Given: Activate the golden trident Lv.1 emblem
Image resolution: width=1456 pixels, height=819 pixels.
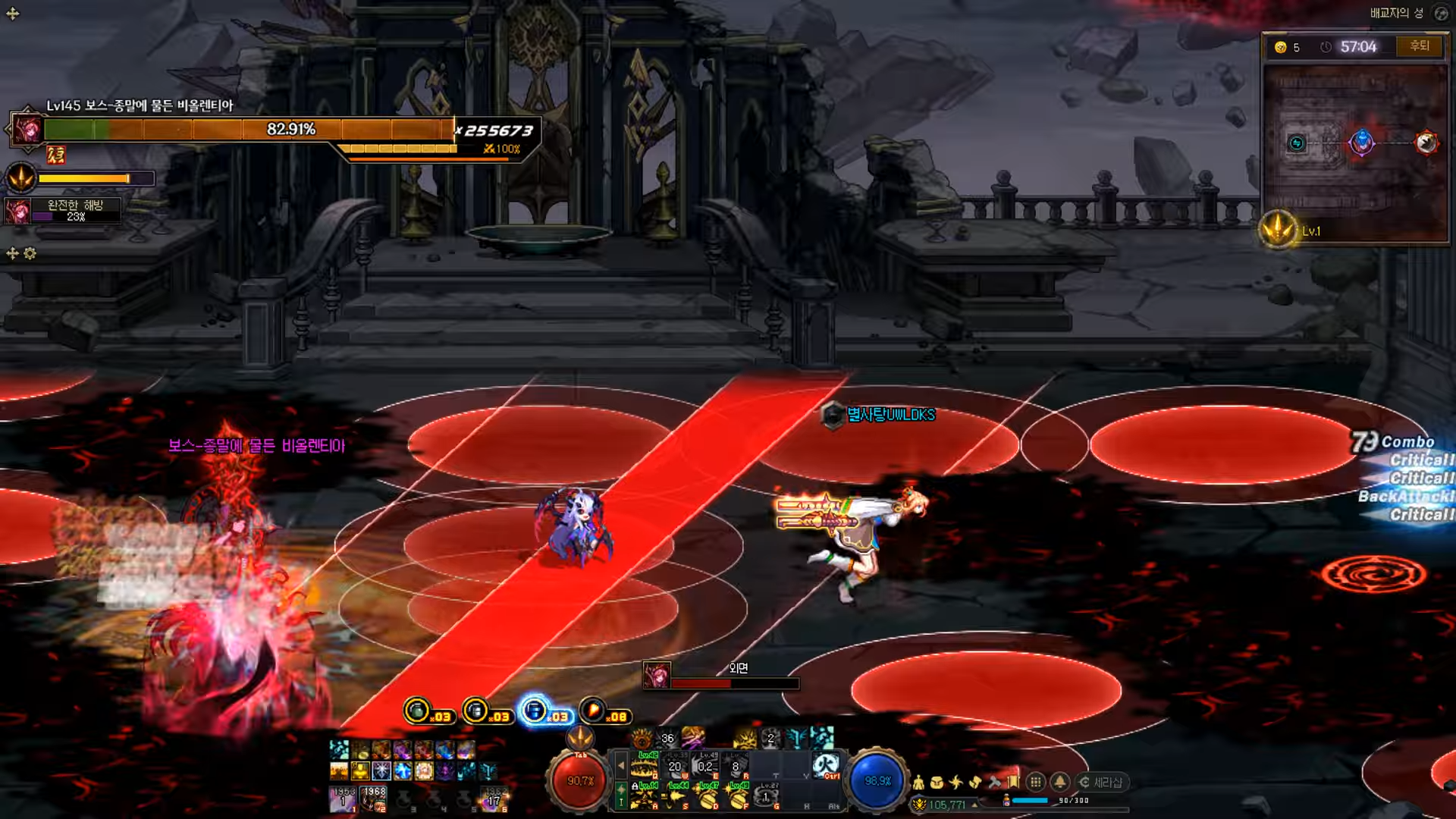Looking at the screenshot, I should point(1279,230).
